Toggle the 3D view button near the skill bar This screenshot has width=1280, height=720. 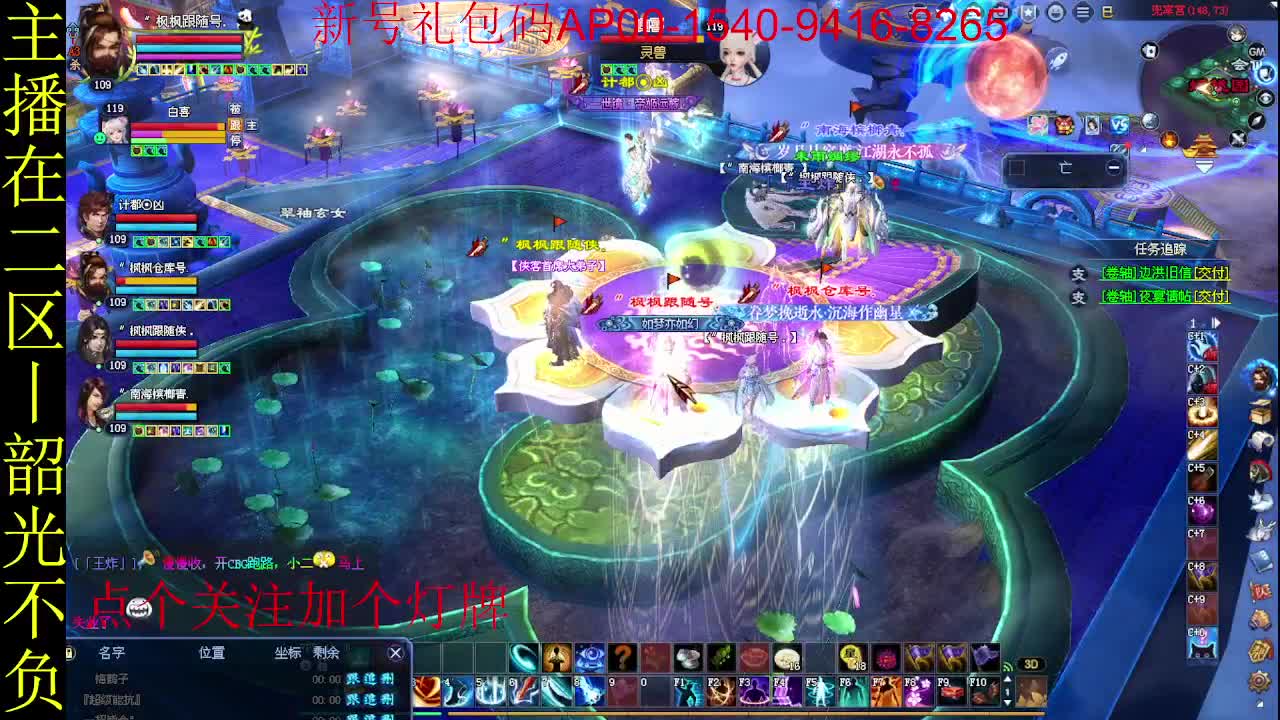coord(1031,663)
